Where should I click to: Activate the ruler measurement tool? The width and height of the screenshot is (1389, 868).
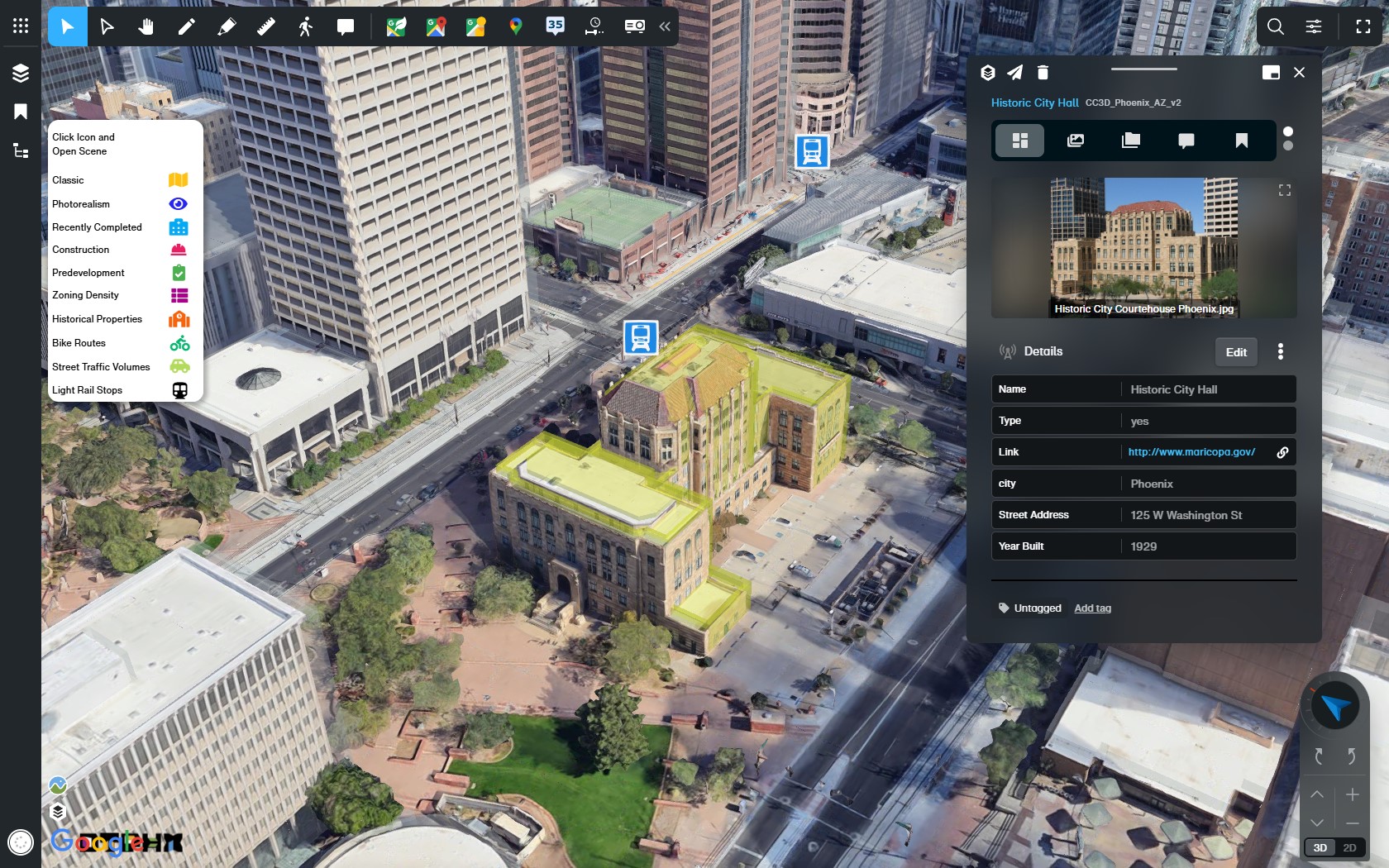point(265,26)
